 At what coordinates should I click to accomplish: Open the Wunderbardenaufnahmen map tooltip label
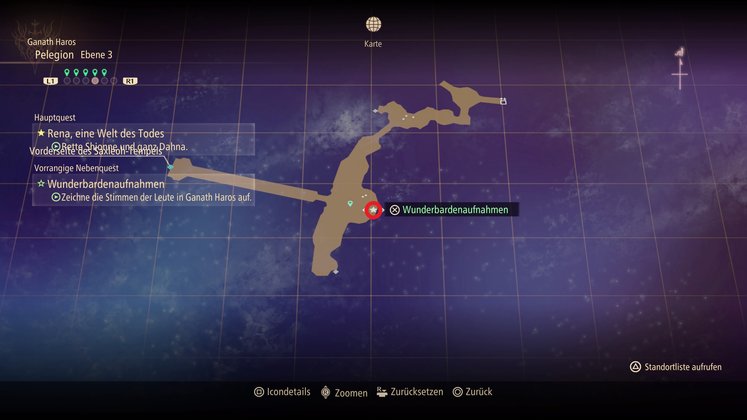[x=455, y=210]
